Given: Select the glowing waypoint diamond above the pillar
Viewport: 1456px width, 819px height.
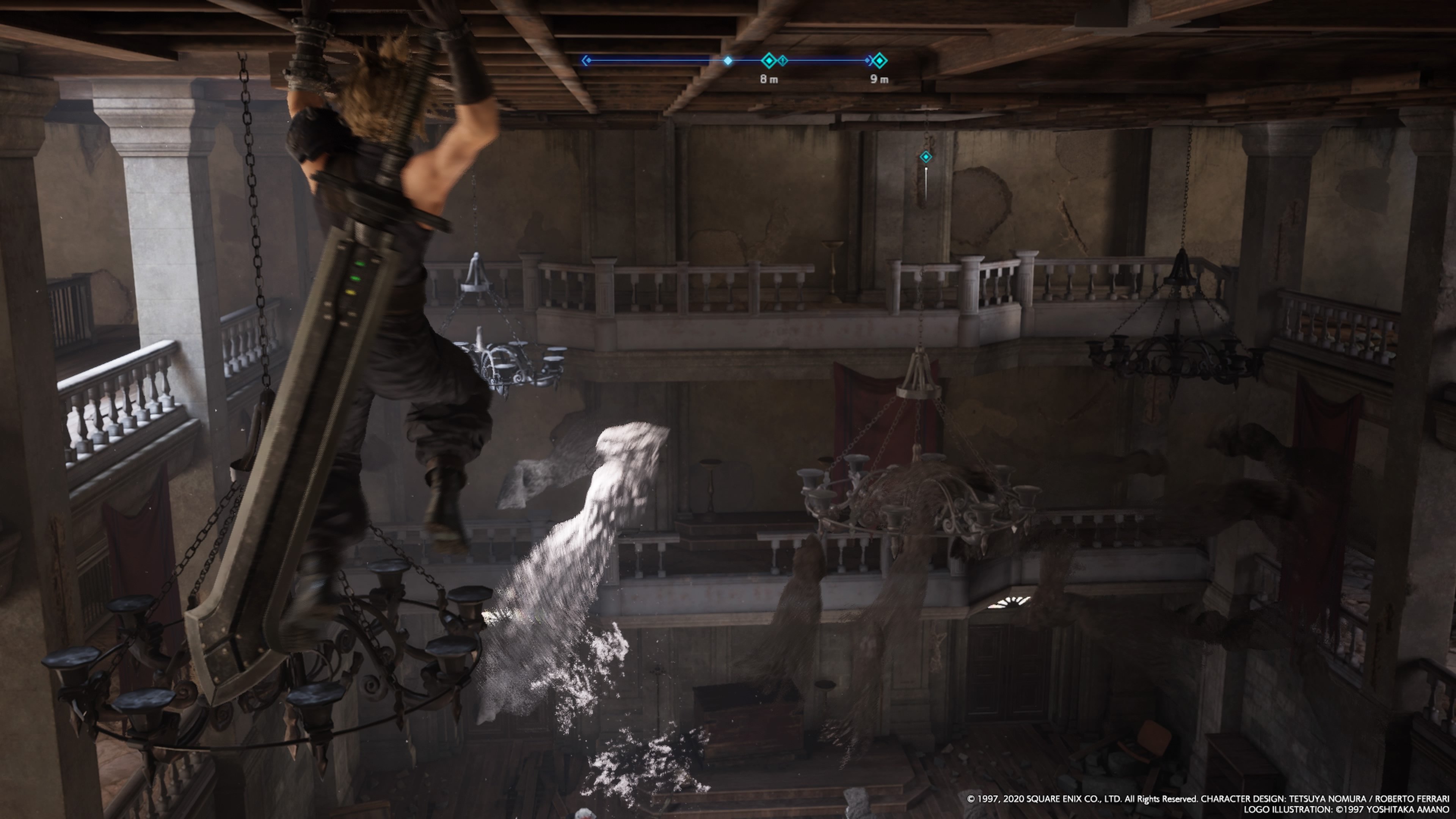Looking at the screenshot, I should [x=926, y=157].
